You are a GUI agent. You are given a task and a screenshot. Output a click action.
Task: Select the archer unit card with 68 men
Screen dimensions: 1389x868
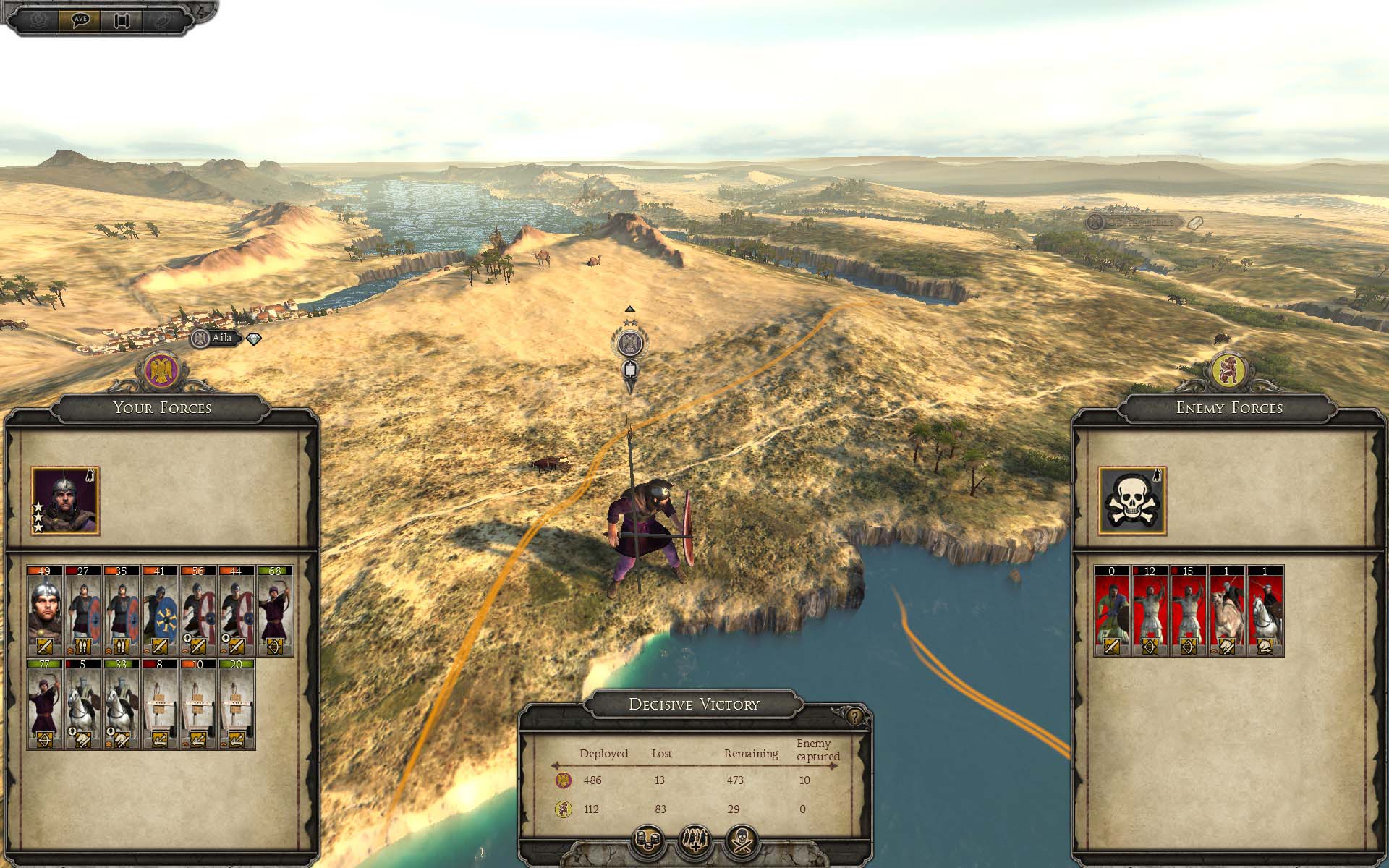(275, 611)
